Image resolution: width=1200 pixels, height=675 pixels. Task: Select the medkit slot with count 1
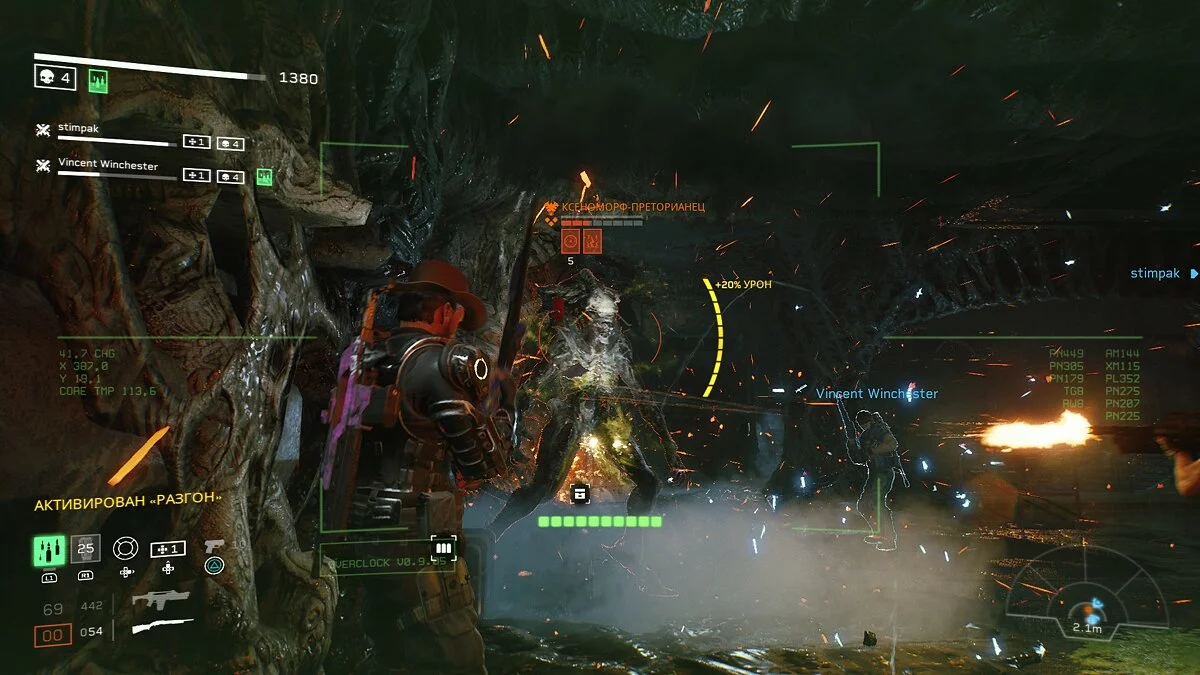167,549
